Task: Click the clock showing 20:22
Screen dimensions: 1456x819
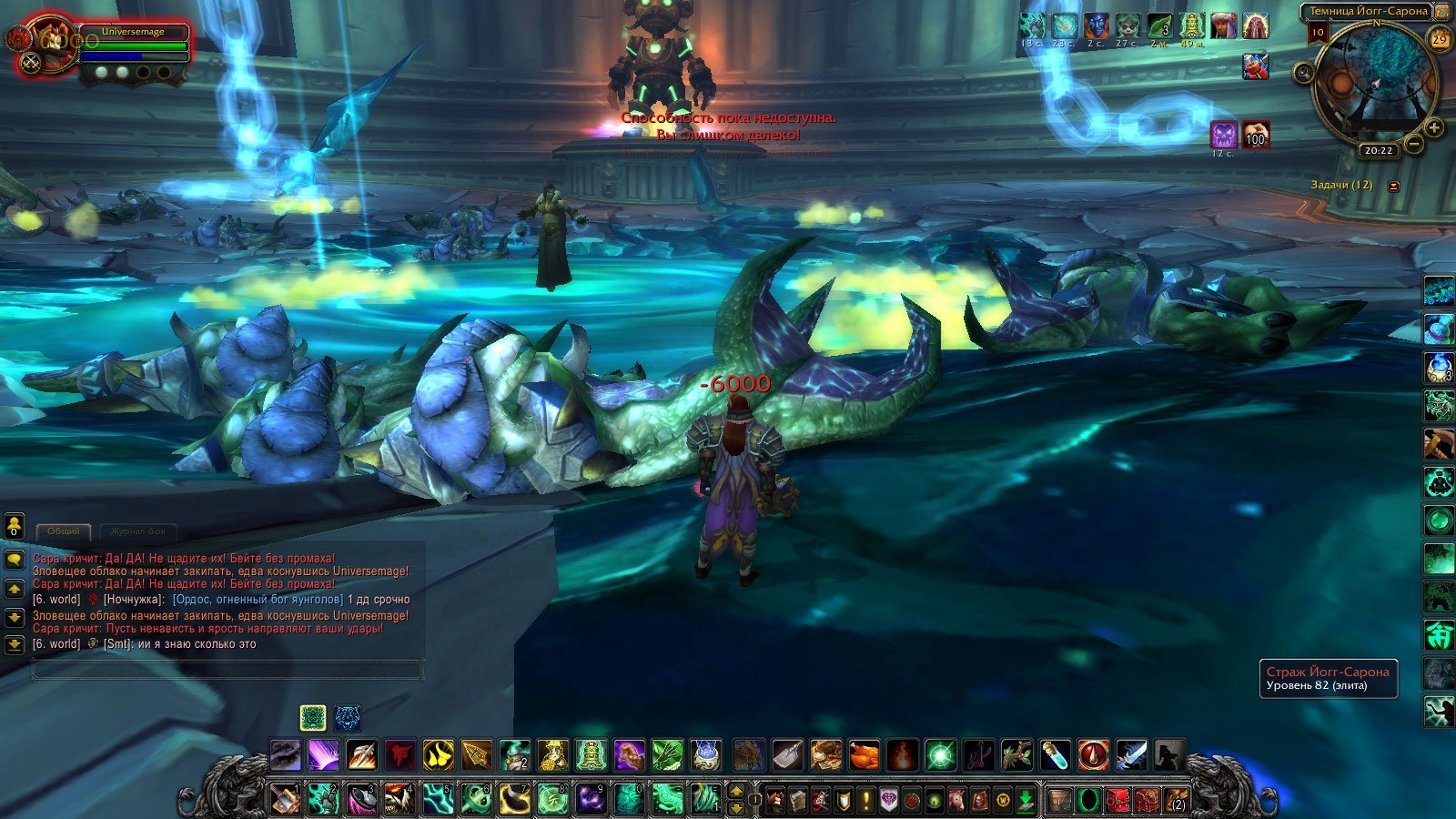Action: [x=1379, y=151]
